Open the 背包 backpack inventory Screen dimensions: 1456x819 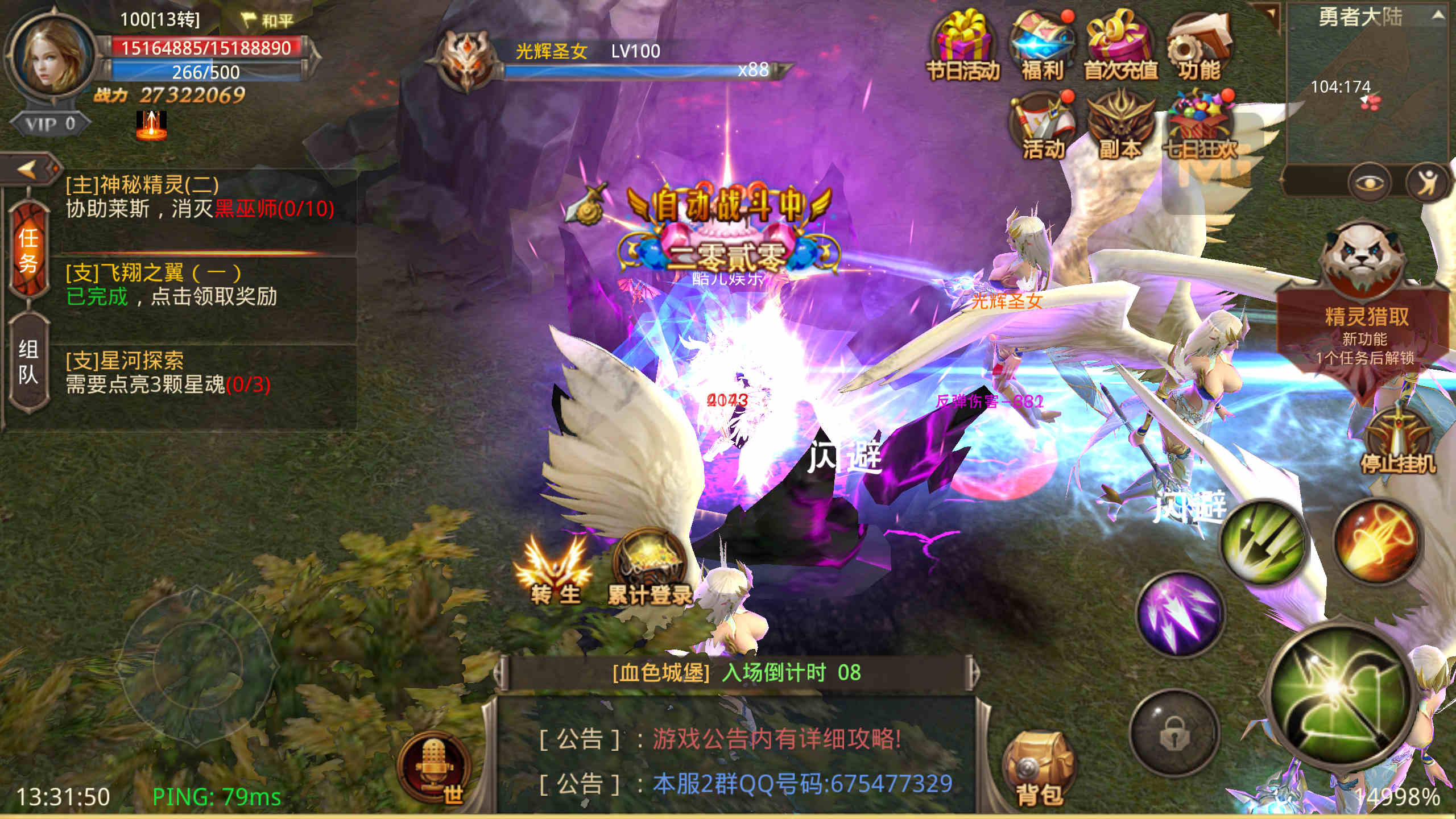pos(1039,768)
